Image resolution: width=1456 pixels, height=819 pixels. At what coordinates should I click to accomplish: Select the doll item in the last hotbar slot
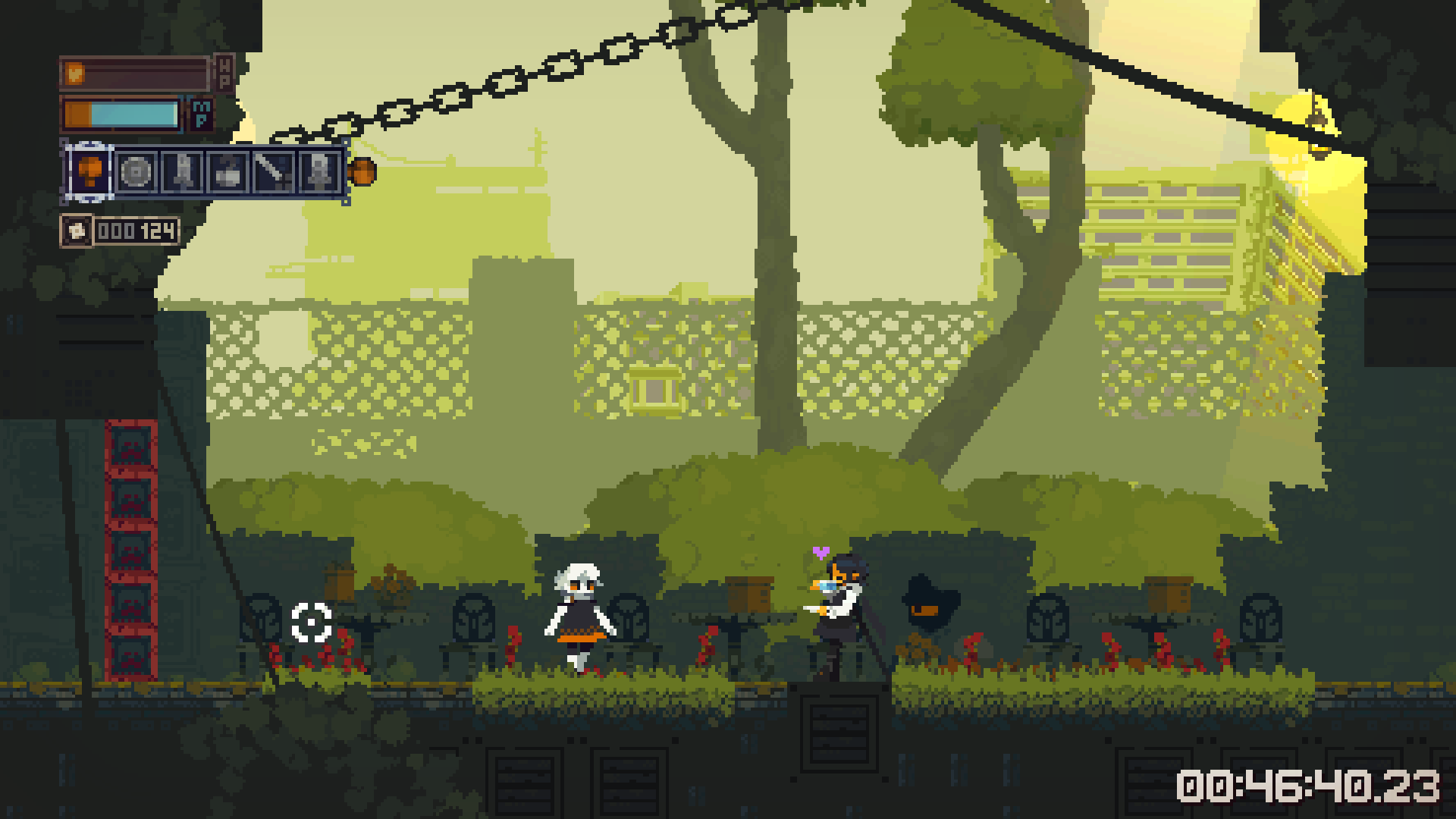pos(318,171)
